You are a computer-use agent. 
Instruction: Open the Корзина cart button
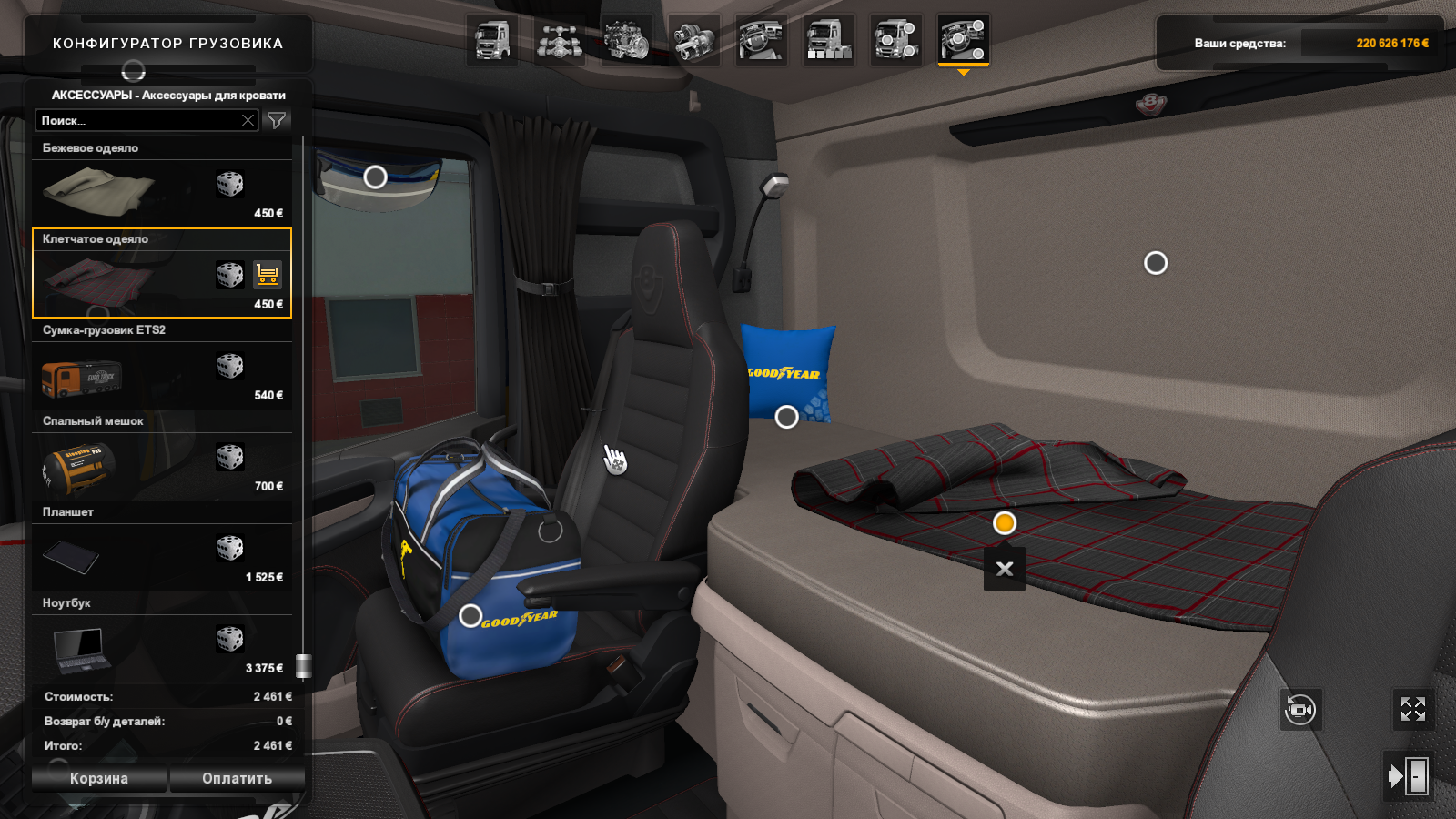pyautogui.click(x=99, y=779)
